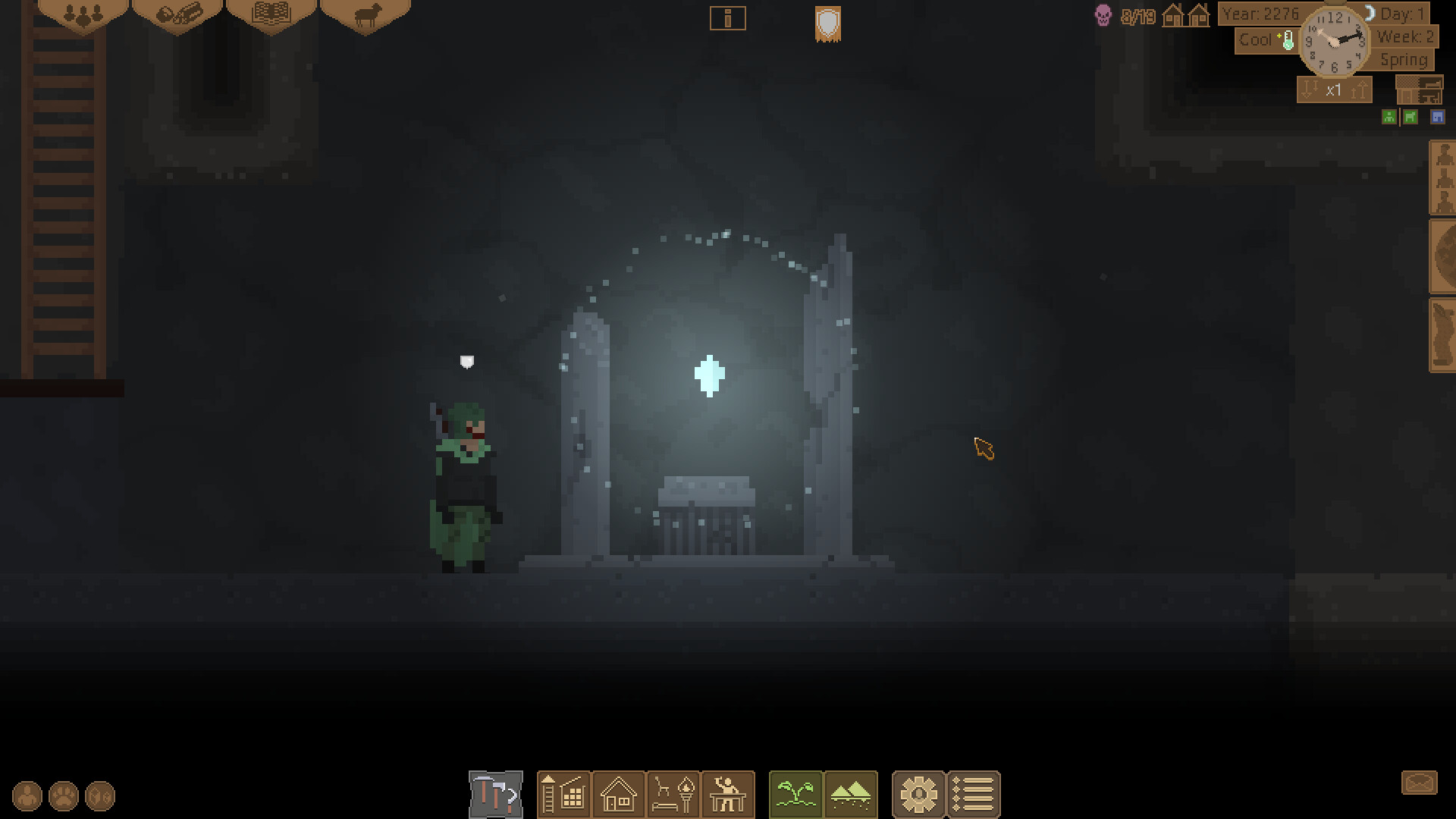Open the rooms house menu
The image size is (1456, 819).
click(x=618, y=794)
